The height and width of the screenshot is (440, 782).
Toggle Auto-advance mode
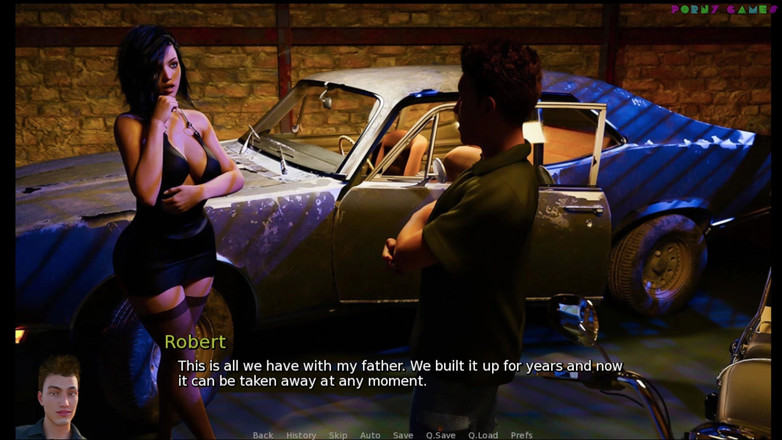pos(370,435)
